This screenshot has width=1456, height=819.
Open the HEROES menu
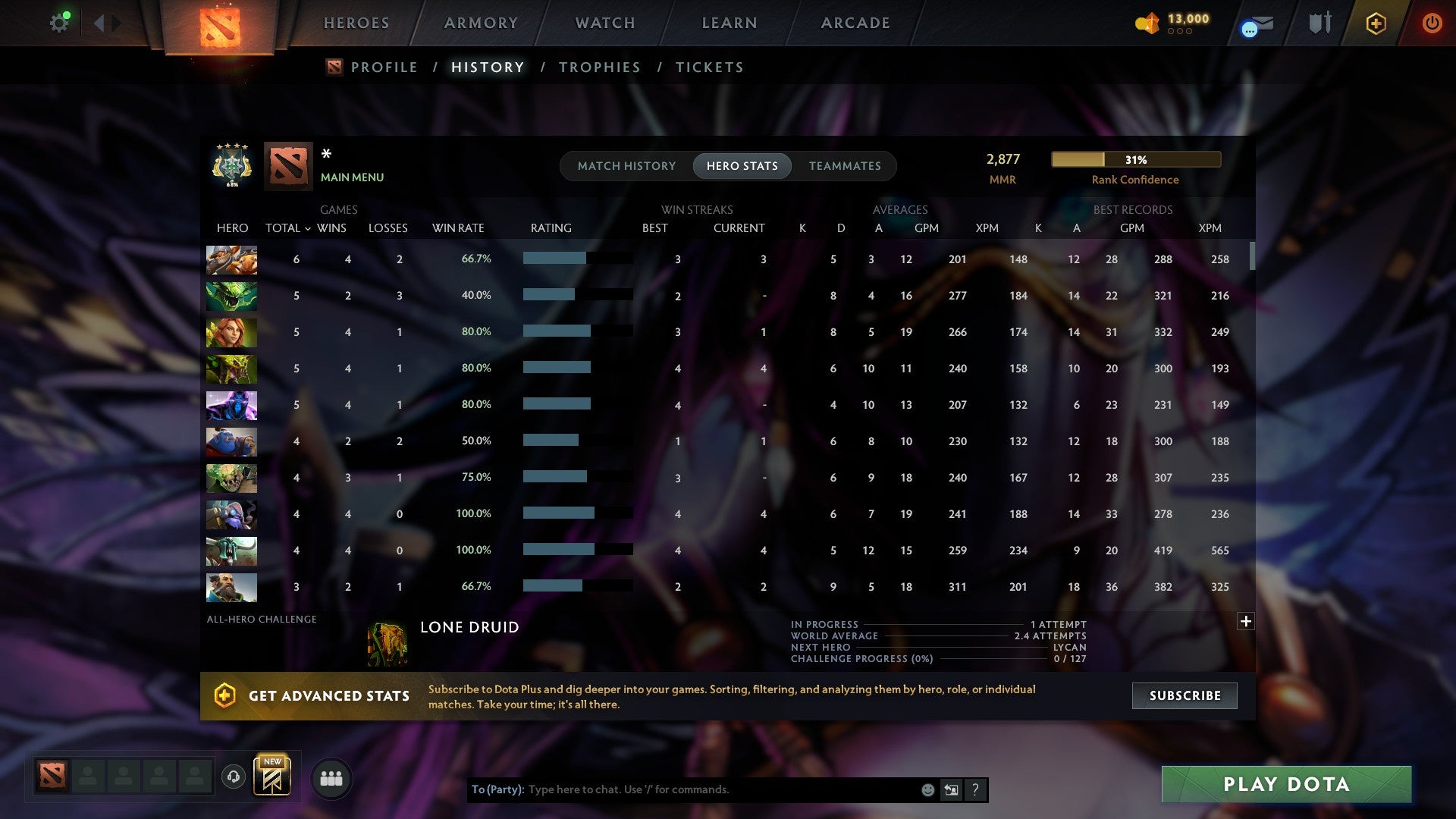click(356, 23)
